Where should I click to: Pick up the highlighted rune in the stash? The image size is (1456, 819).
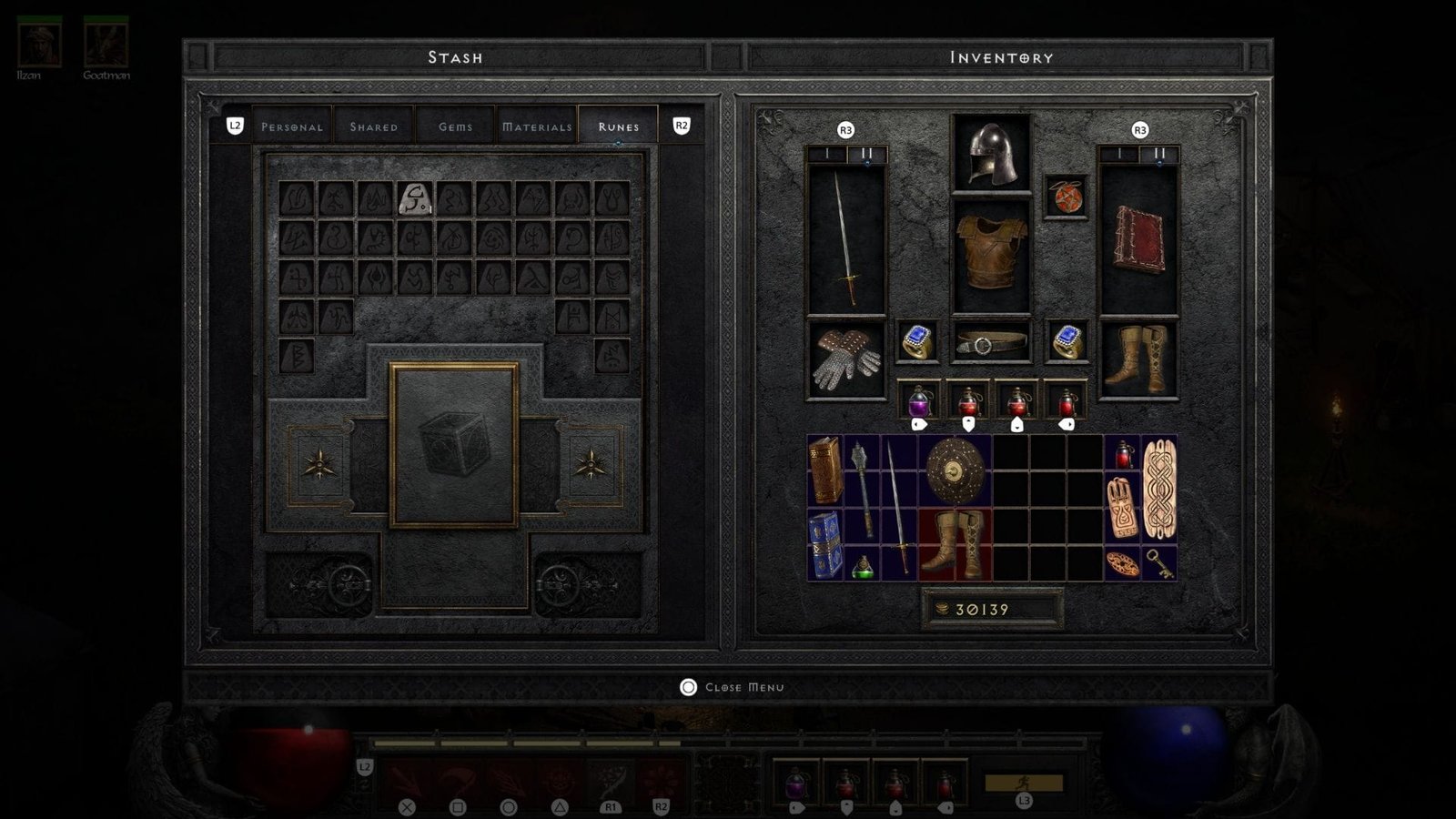coord(415,197)
